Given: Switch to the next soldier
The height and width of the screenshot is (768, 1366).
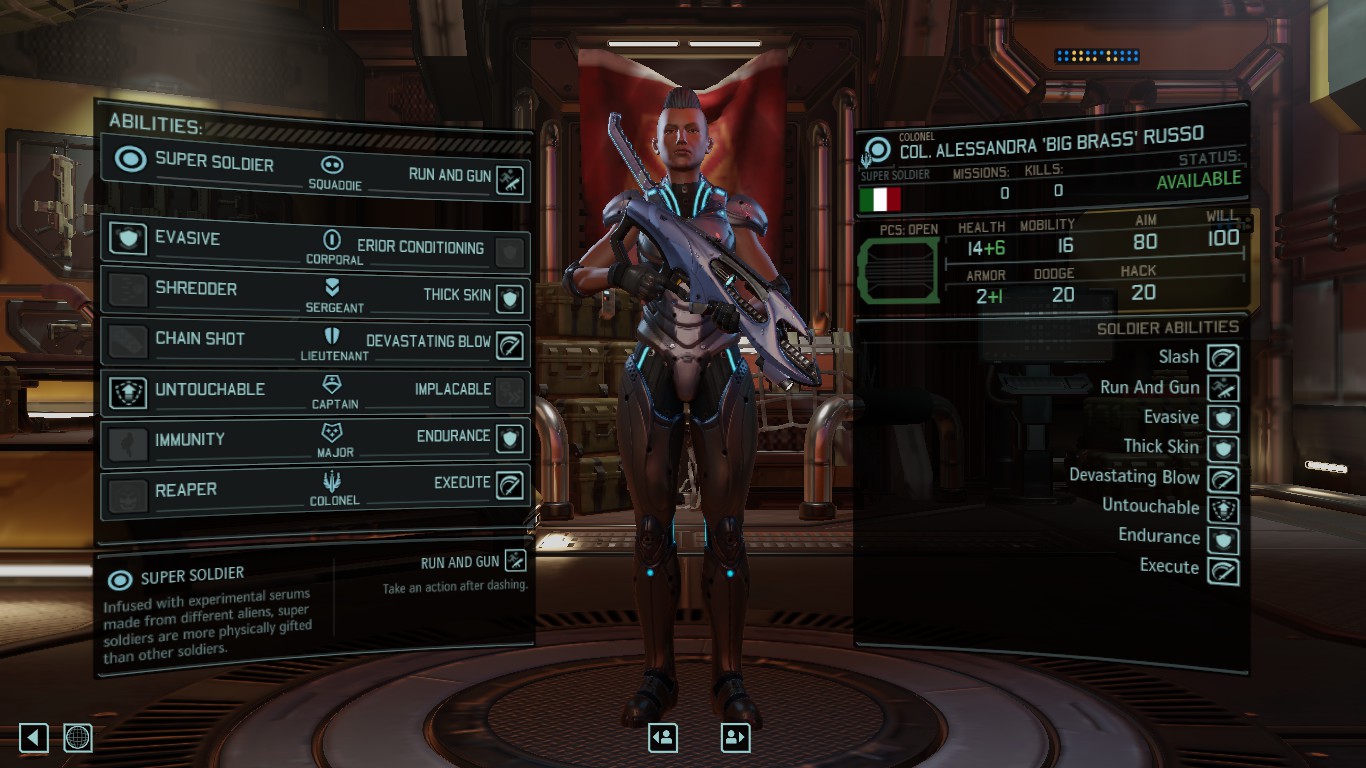Looking at the screenshot, I should 735,738.
